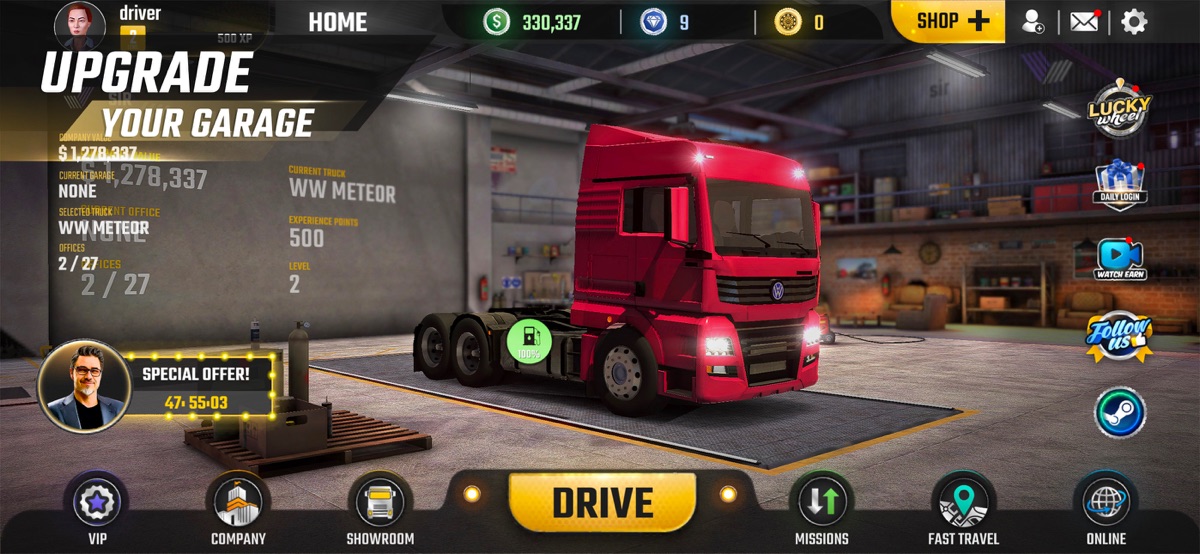Choose Fast Travel

tap(963, 503)
